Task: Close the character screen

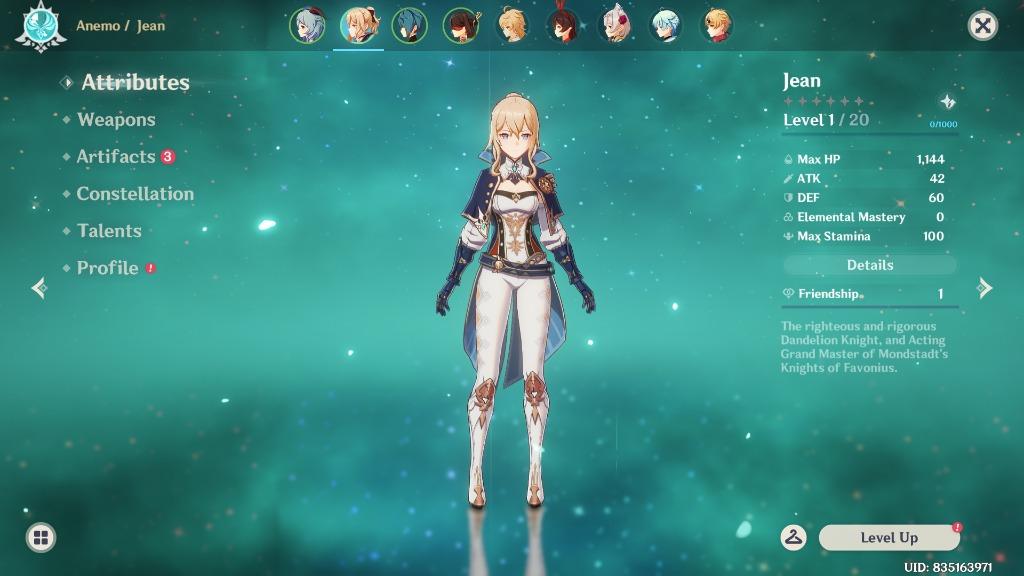Action: tap(983, 26)
